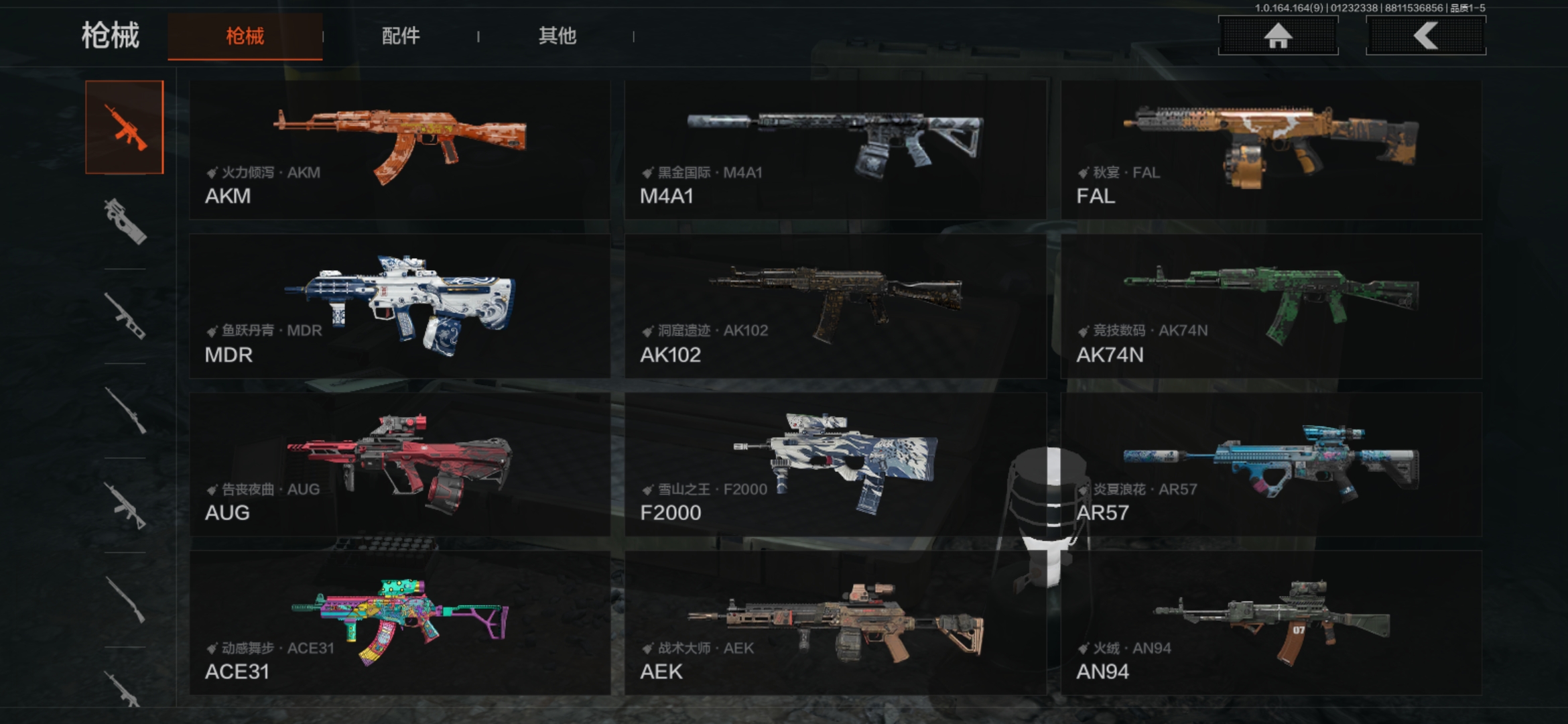Select the orange assault rifle category icon

click(125, 127)
